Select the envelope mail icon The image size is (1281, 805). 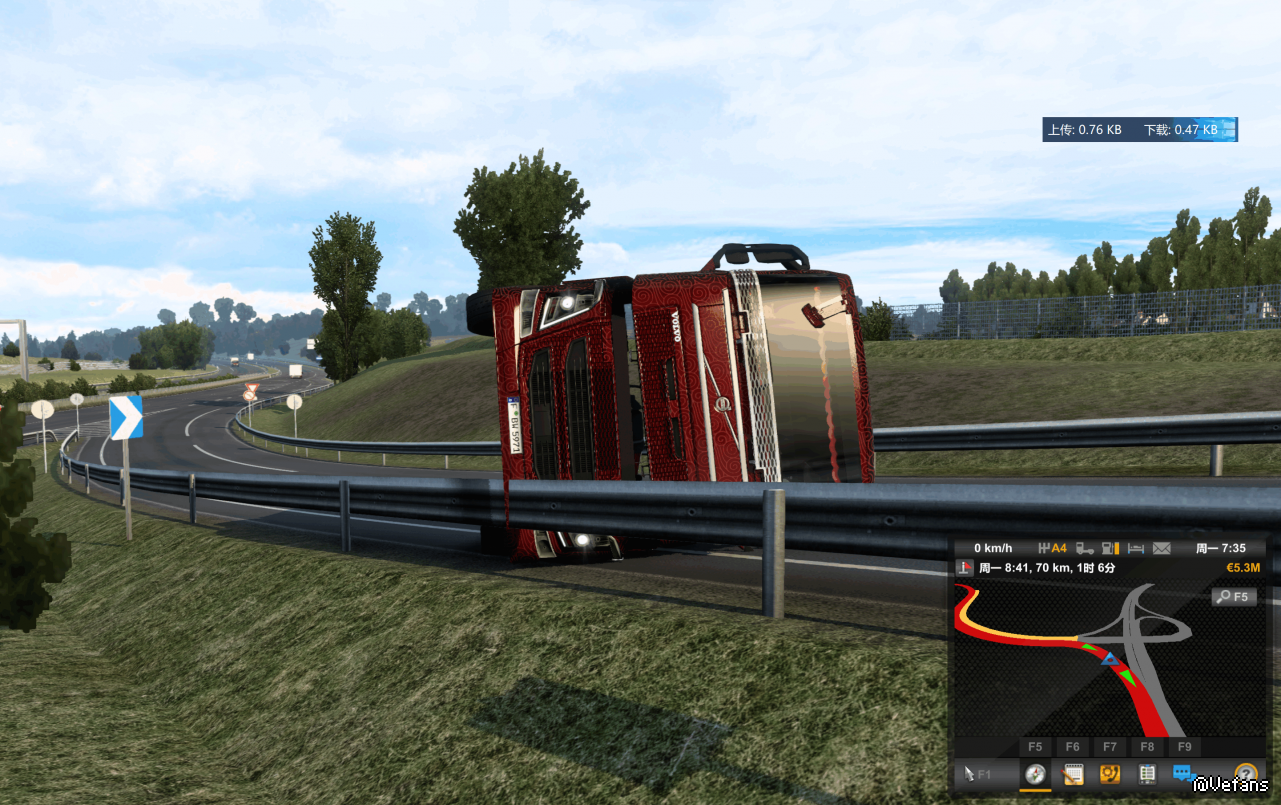coord(1161,548)
